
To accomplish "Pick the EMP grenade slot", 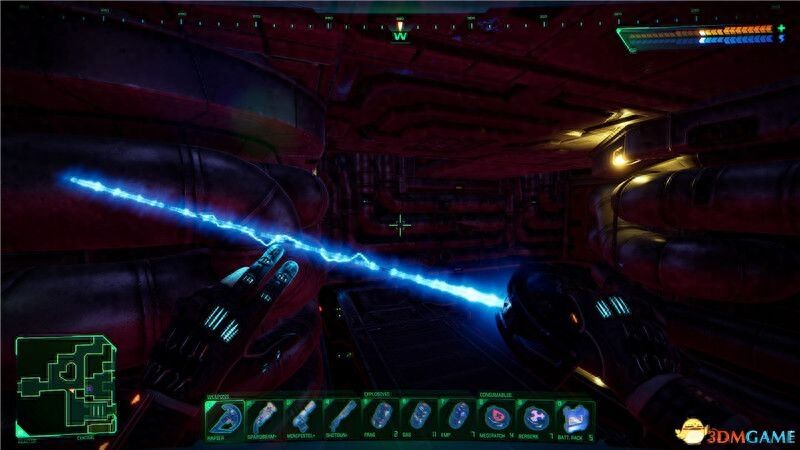I will pyautogui.click(x=459, y=417).
